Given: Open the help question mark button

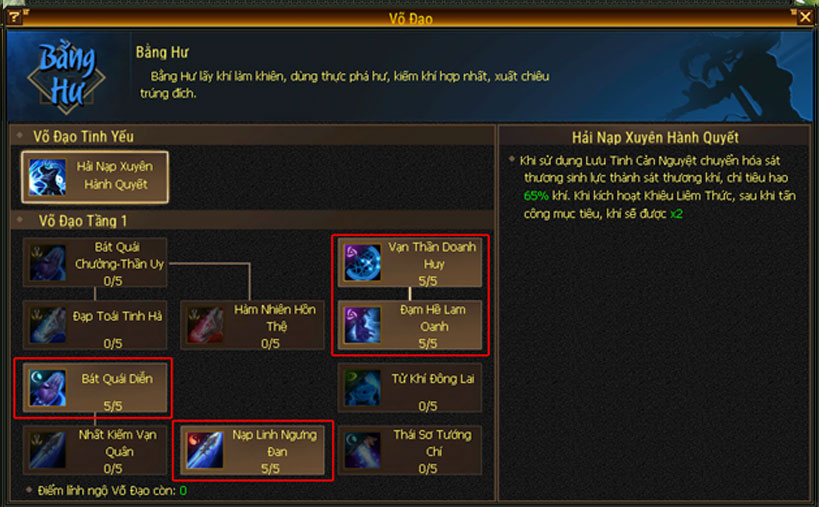Looking at the screenshot, I should 14,17.
